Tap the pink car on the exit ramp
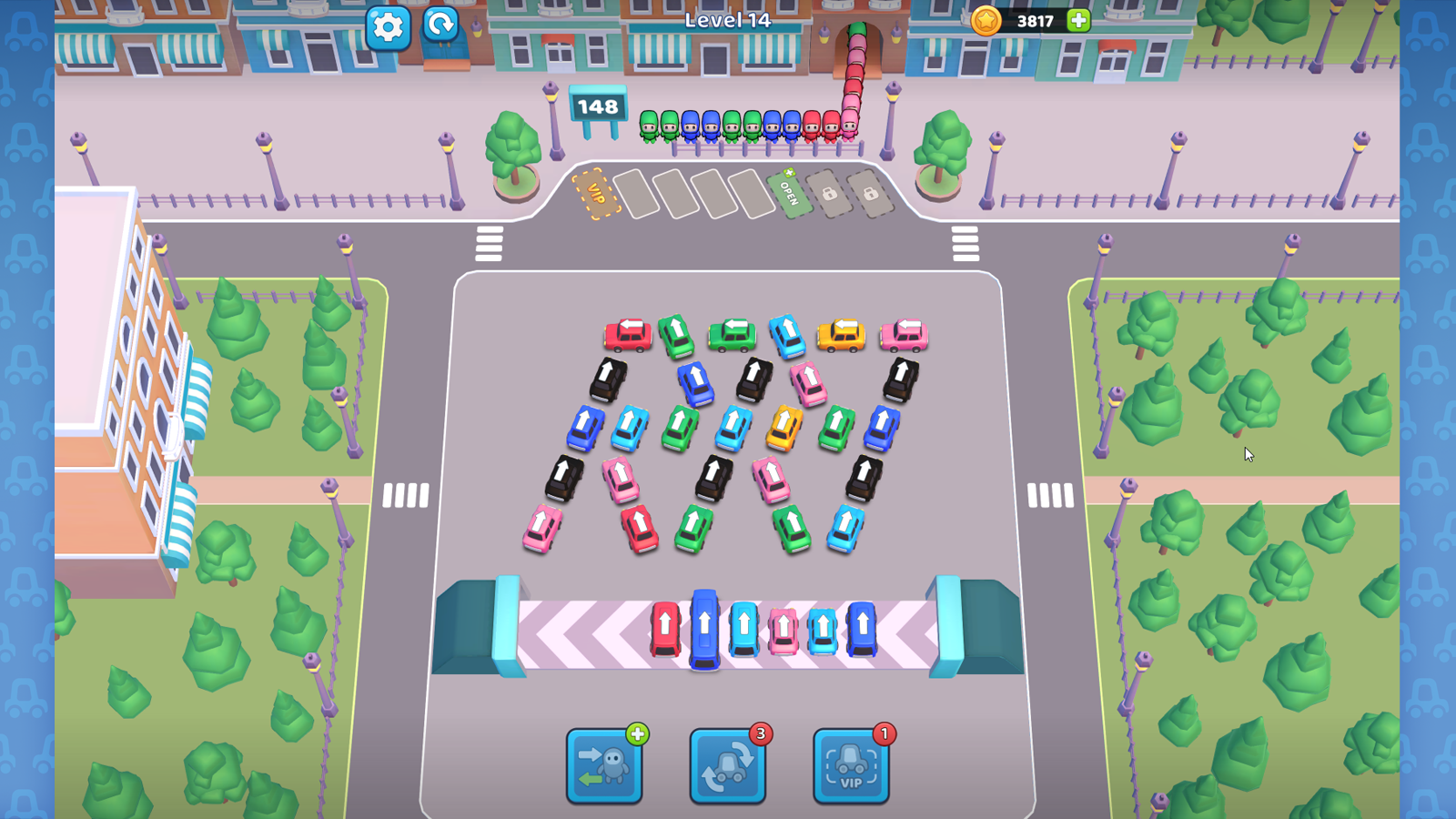This screenshot has height=819, width=1456. coord(784,631)
